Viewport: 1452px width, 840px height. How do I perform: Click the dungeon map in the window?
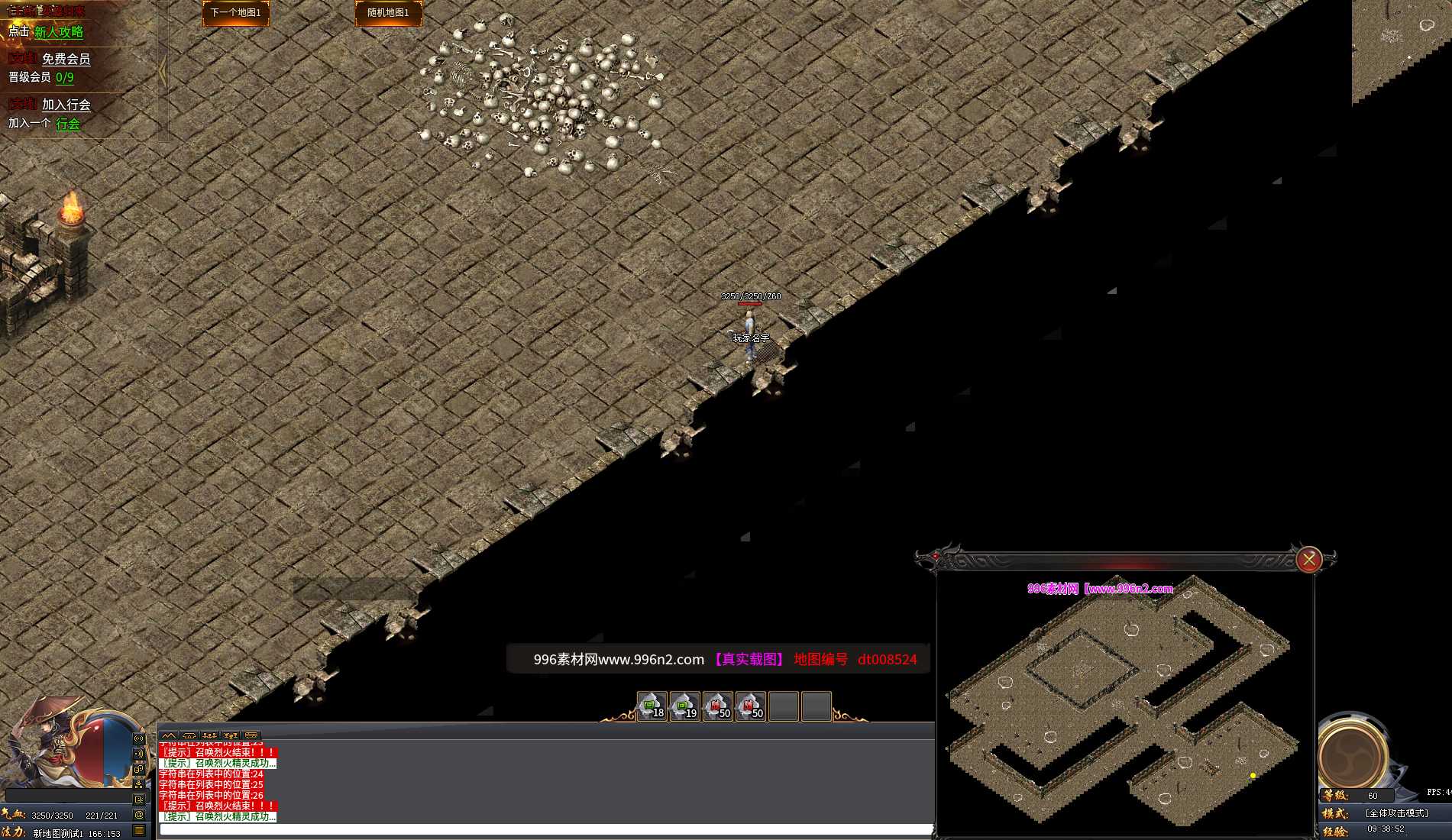point(1123,703)
